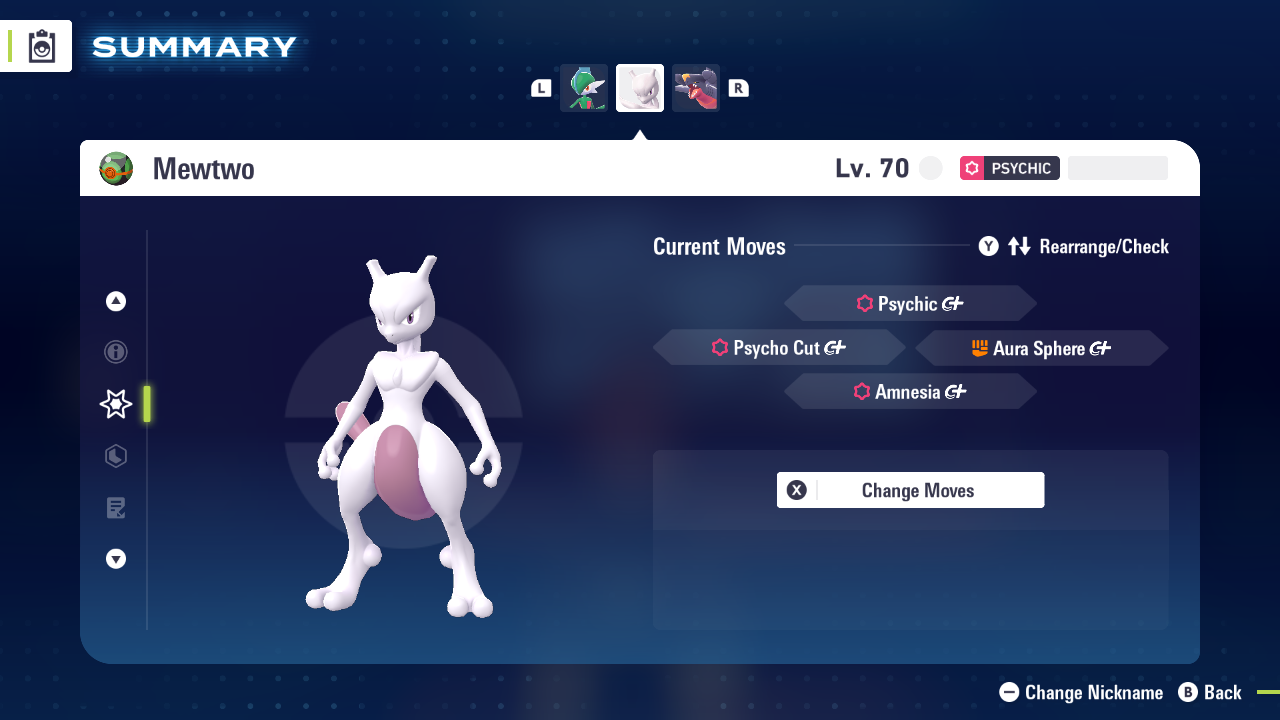
Task: Toggle the Tera circle beside Lv. 70
Action: [930, 168]
